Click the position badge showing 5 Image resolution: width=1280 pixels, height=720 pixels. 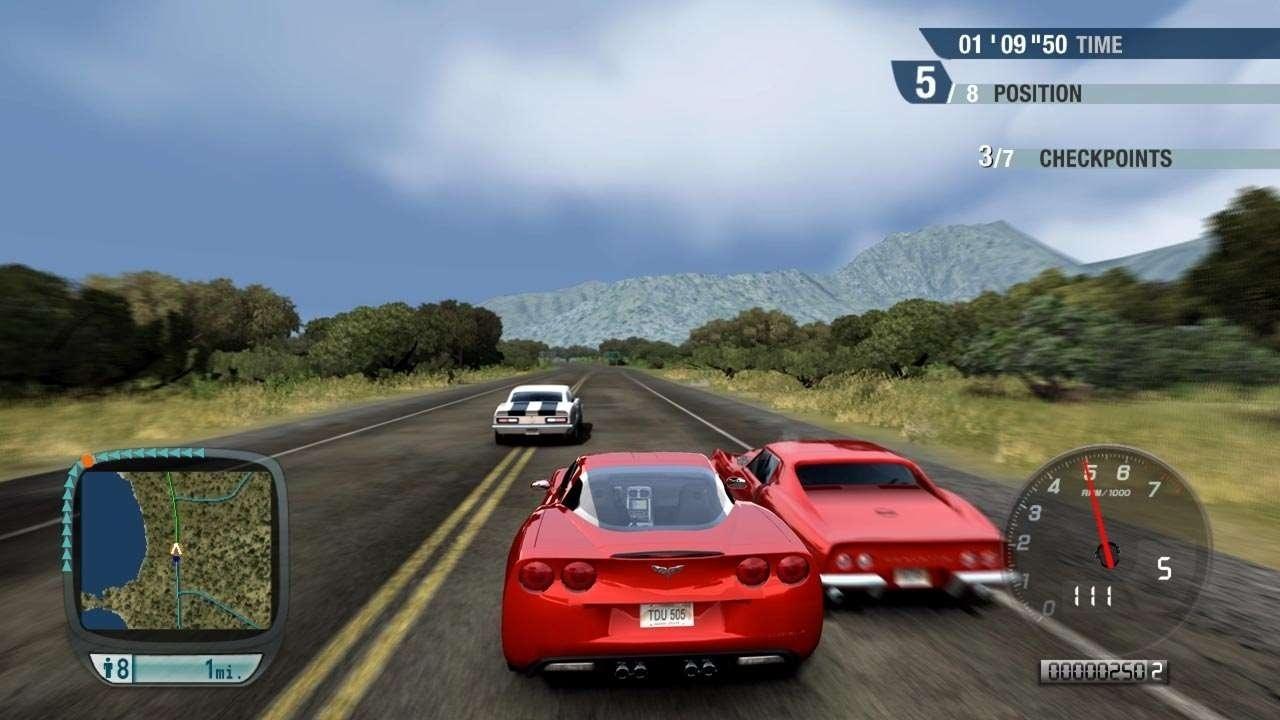(925, 85)
